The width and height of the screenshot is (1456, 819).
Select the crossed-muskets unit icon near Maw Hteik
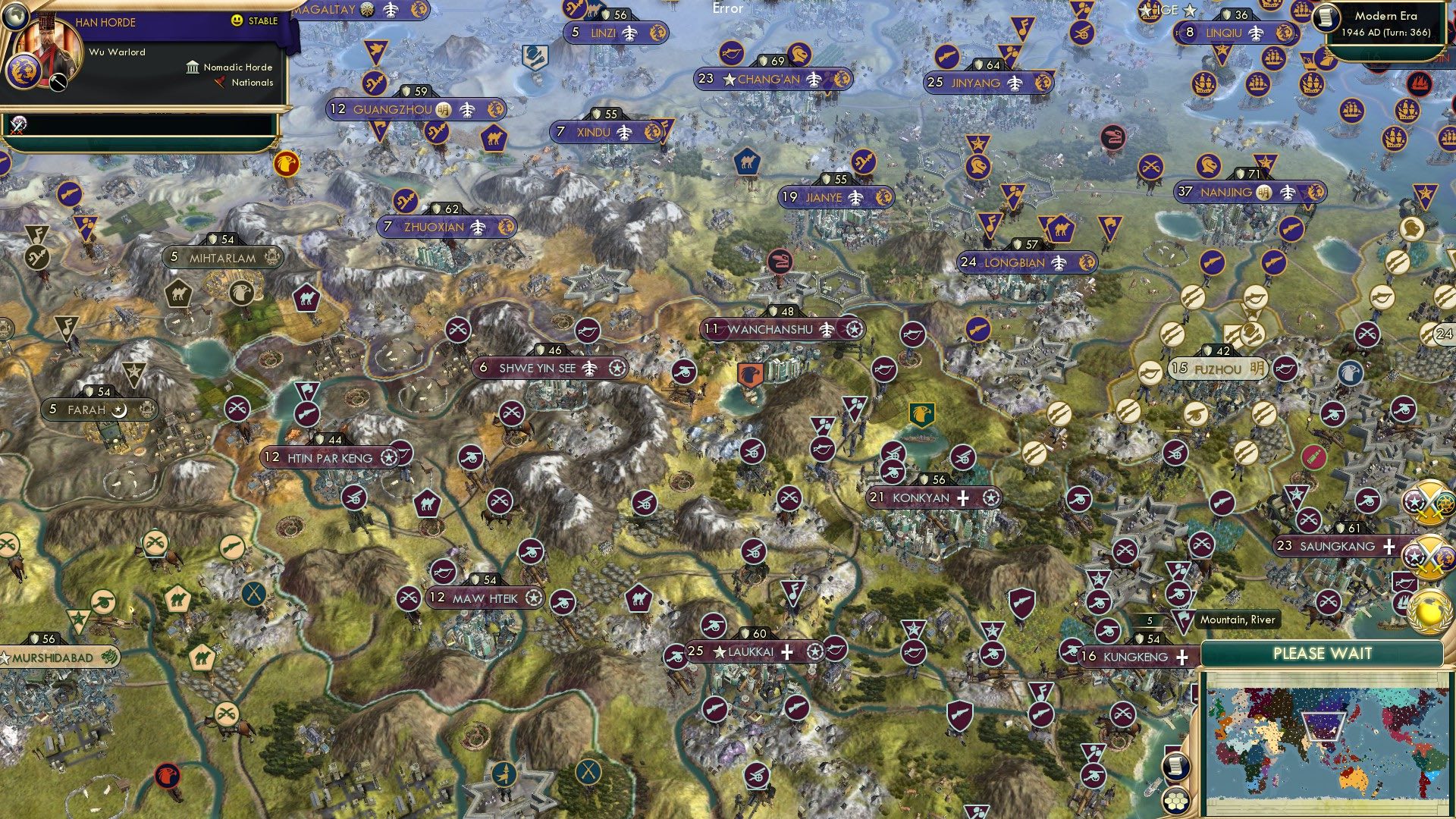pos(410,597)
